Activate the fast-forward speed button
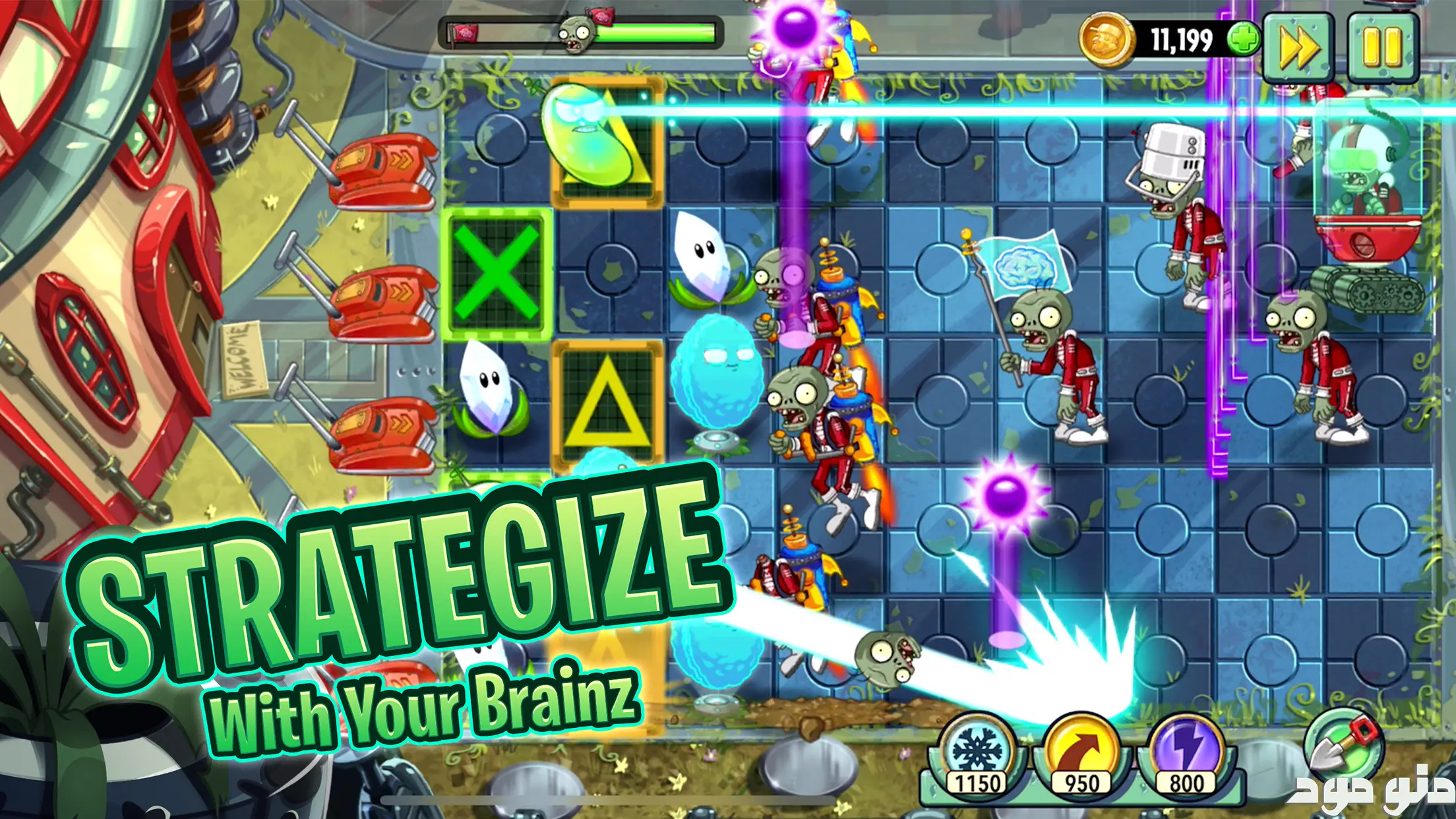 (1298, 46)
